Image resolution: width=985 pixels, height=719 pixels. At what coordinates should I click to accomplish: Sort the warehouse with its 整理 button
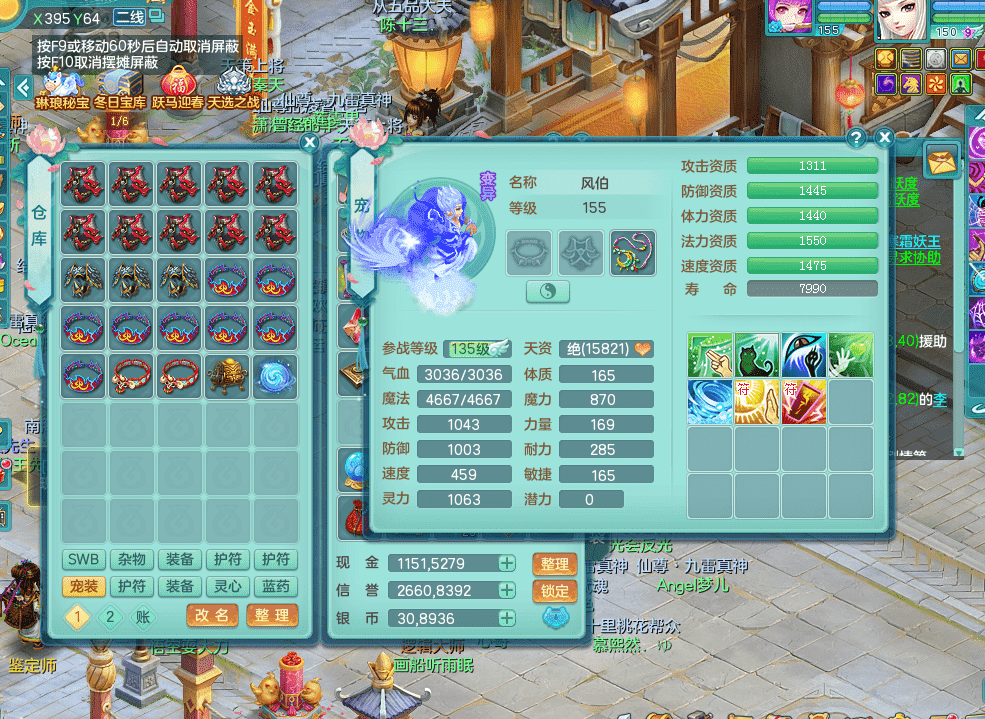pyautogui.click(x=272, y=615)
